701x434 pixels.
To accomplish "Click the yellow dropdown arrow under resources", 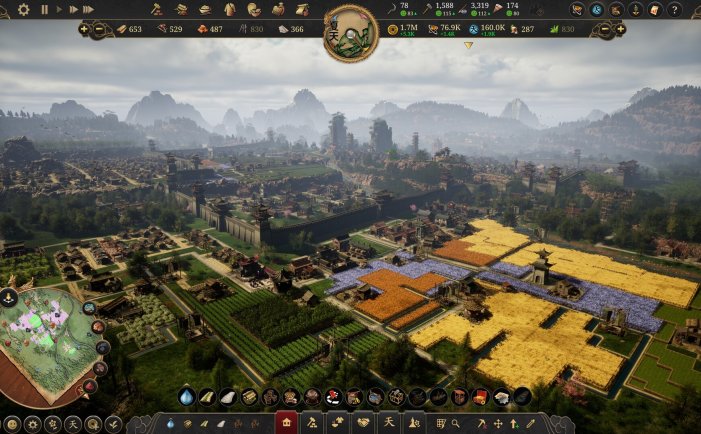I will (x=468, y=45).
